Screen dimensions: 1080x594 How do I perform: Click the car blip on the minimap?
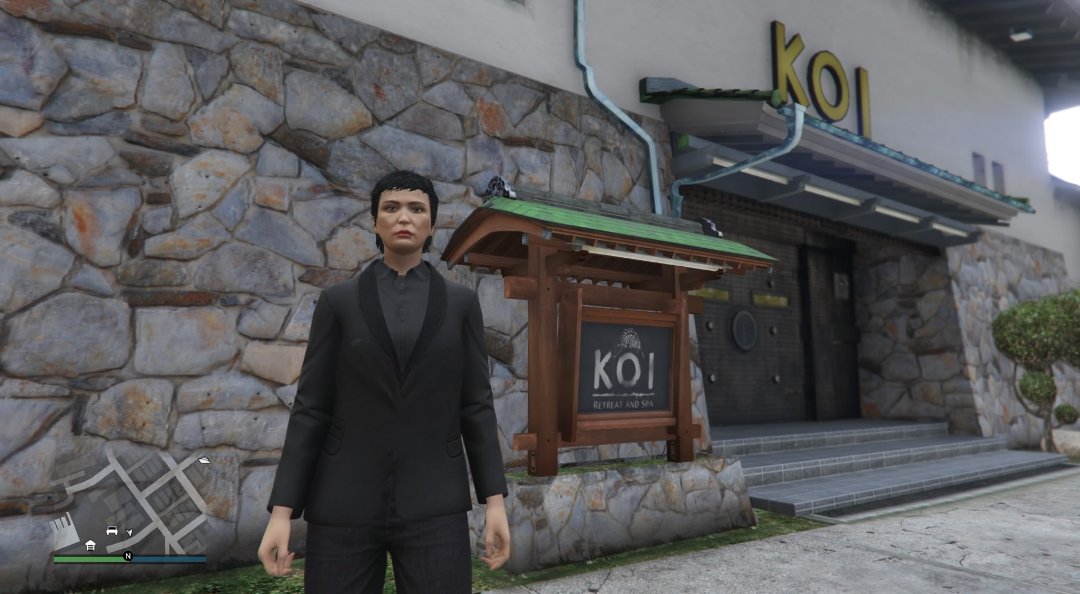112,530
